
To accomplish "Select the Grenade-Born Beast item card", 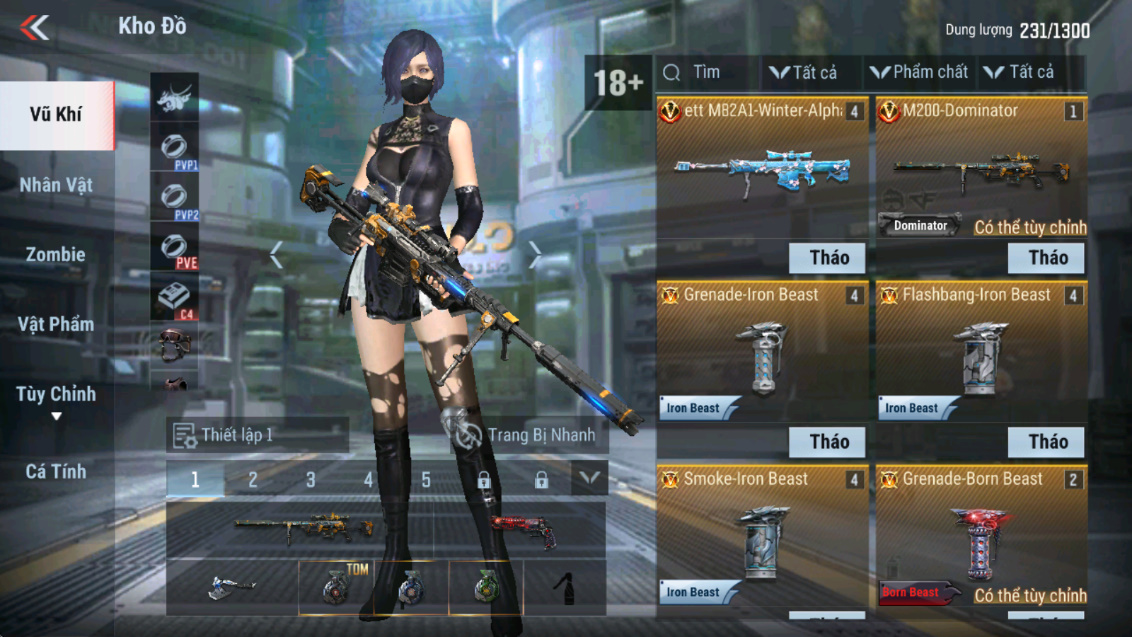I will tap(981, 537).
